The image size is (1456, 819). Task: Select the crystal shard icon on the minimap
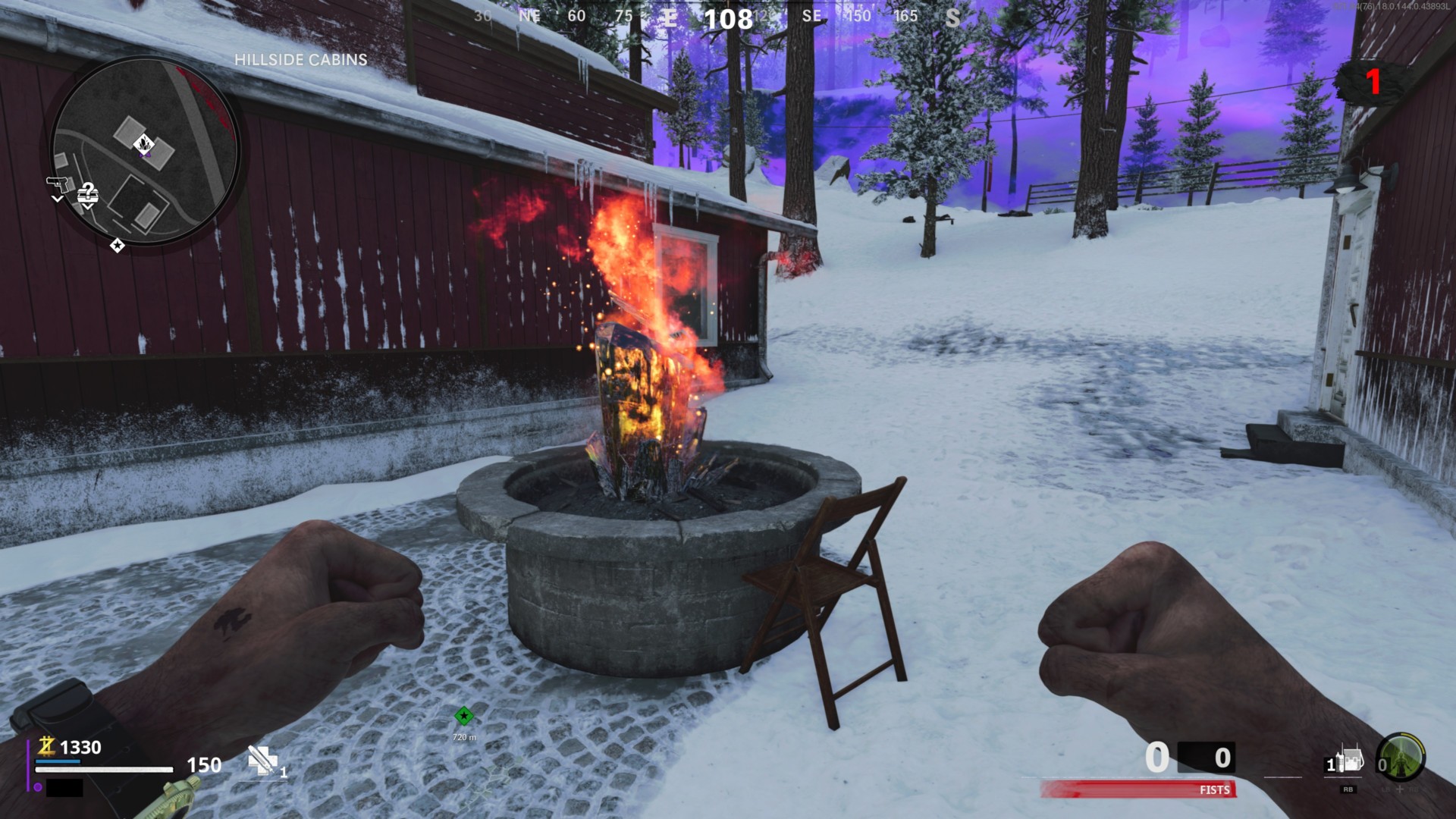144,143
